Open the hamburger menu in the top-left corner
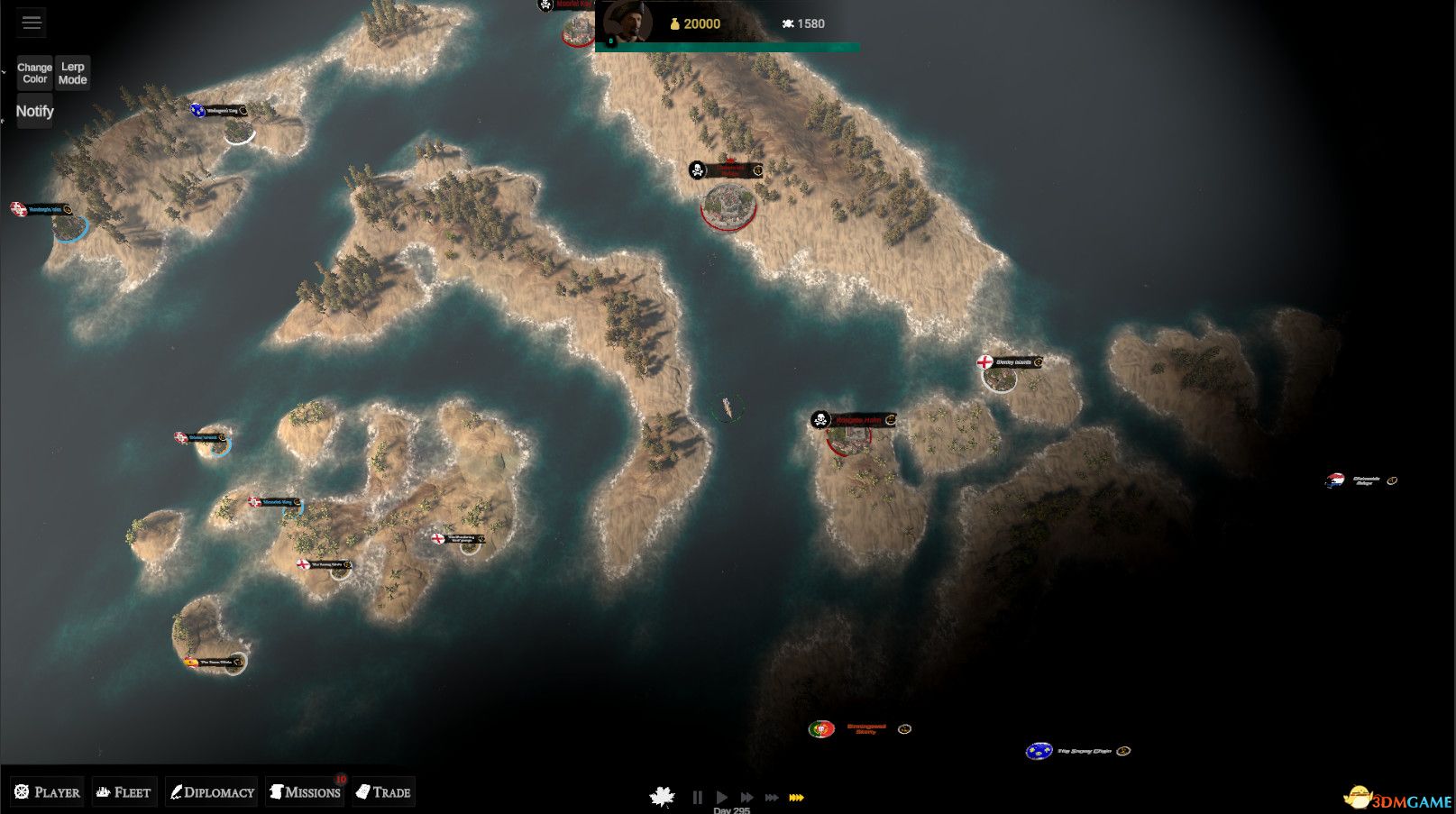 [x=32, y=22]
